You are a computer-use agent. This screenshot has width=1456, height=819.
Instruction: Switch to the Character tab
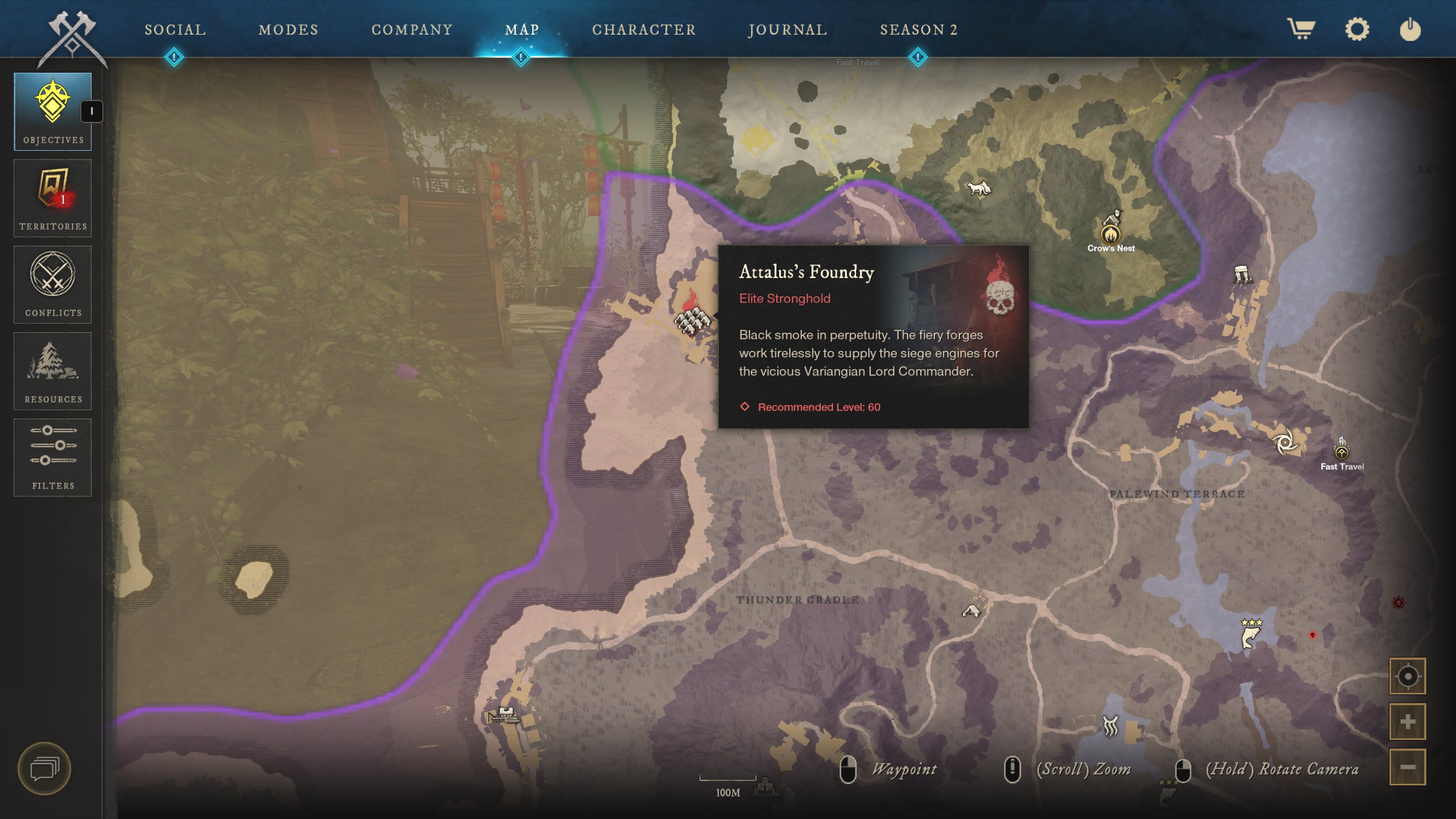point(643,30)
